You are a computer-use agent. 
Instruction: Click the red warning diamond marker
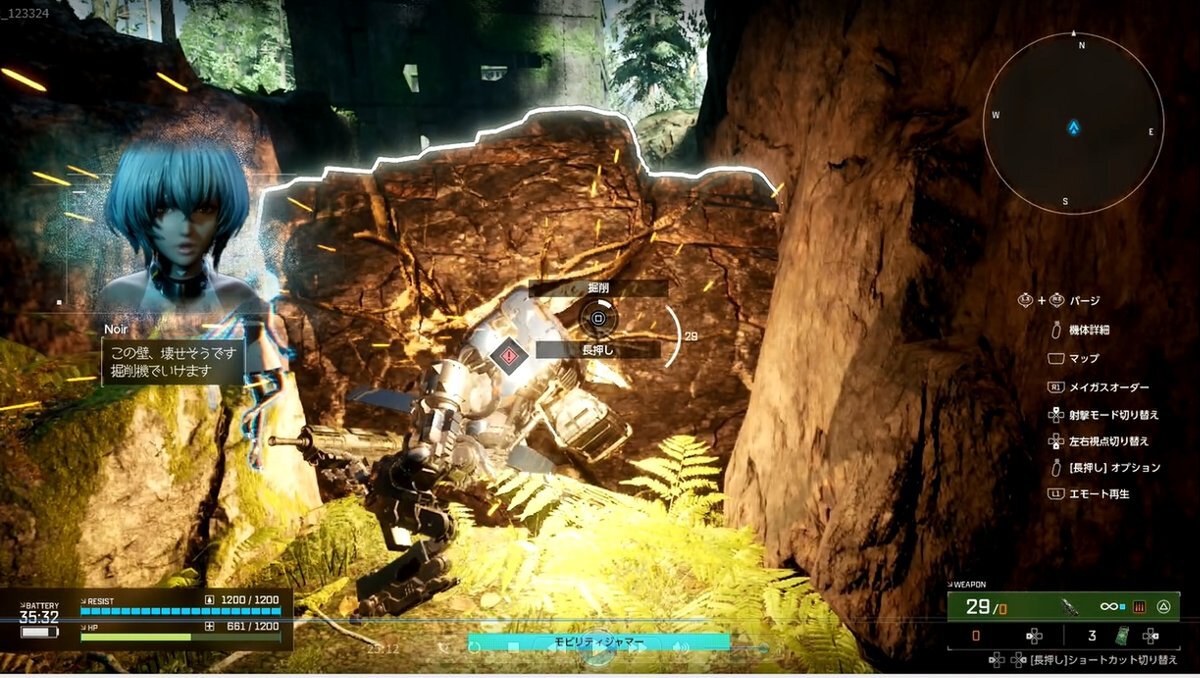[x=509, y=354]
